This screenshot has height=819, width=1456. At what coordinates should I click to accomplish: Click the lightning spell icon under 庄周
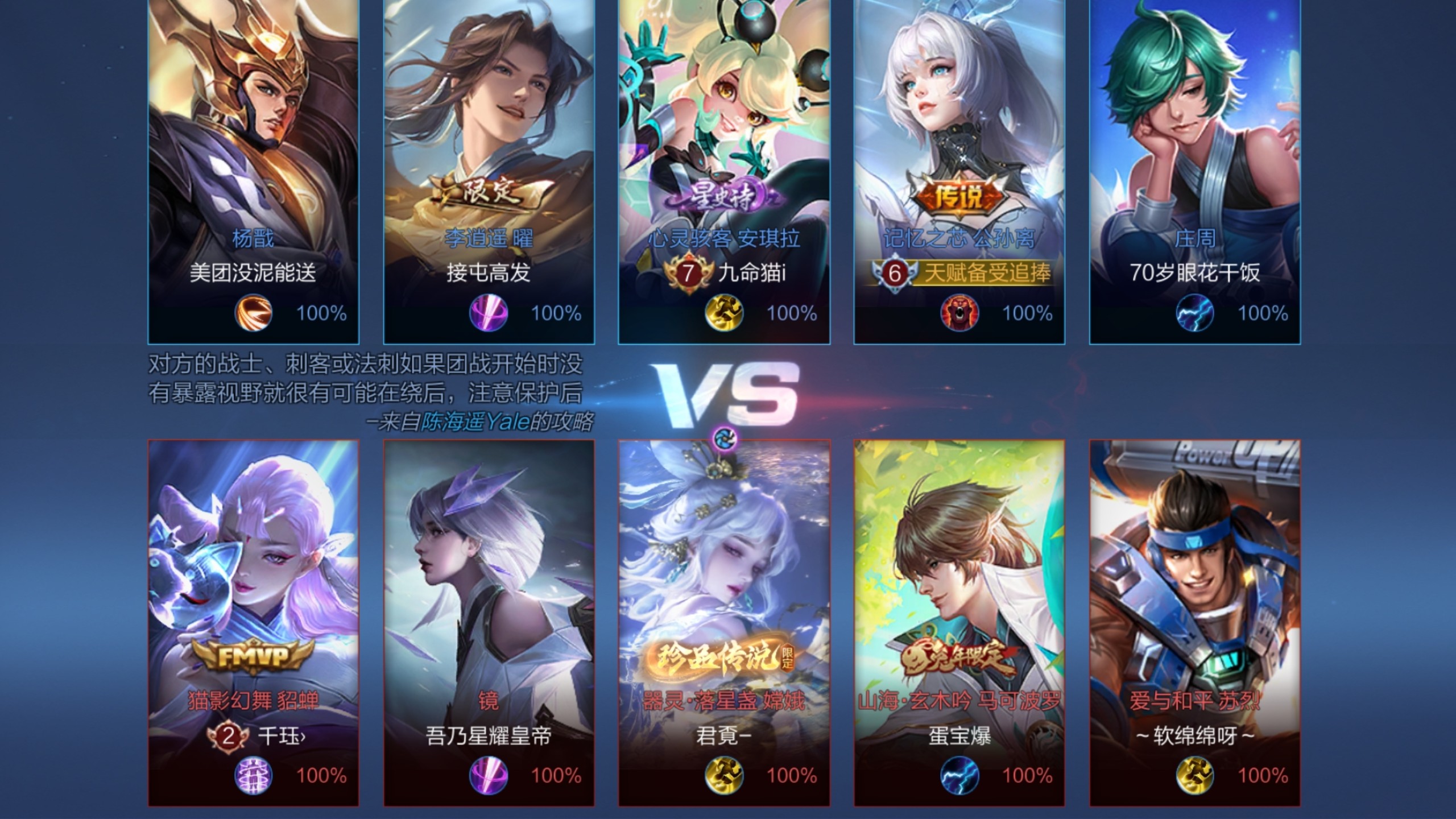[x=1194, y=313]
